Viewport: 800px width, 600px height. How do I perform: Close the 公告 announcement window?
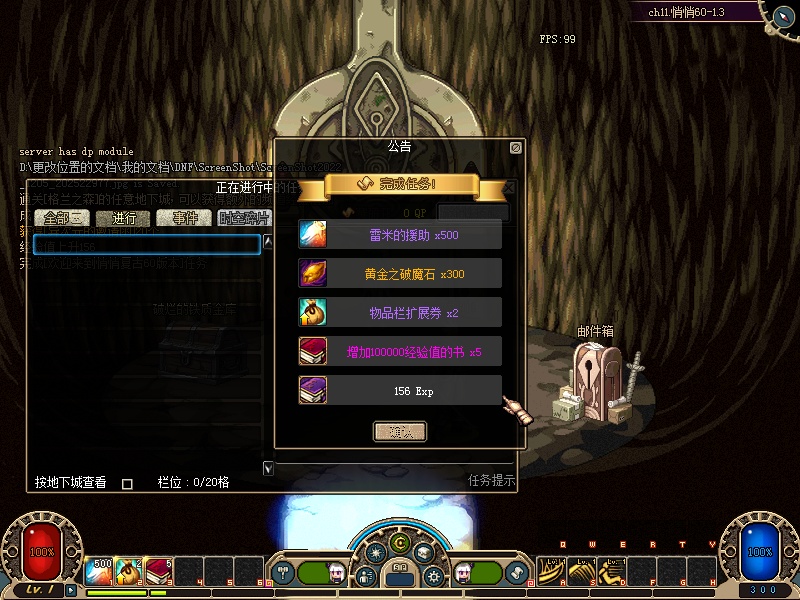coord(515,147)
